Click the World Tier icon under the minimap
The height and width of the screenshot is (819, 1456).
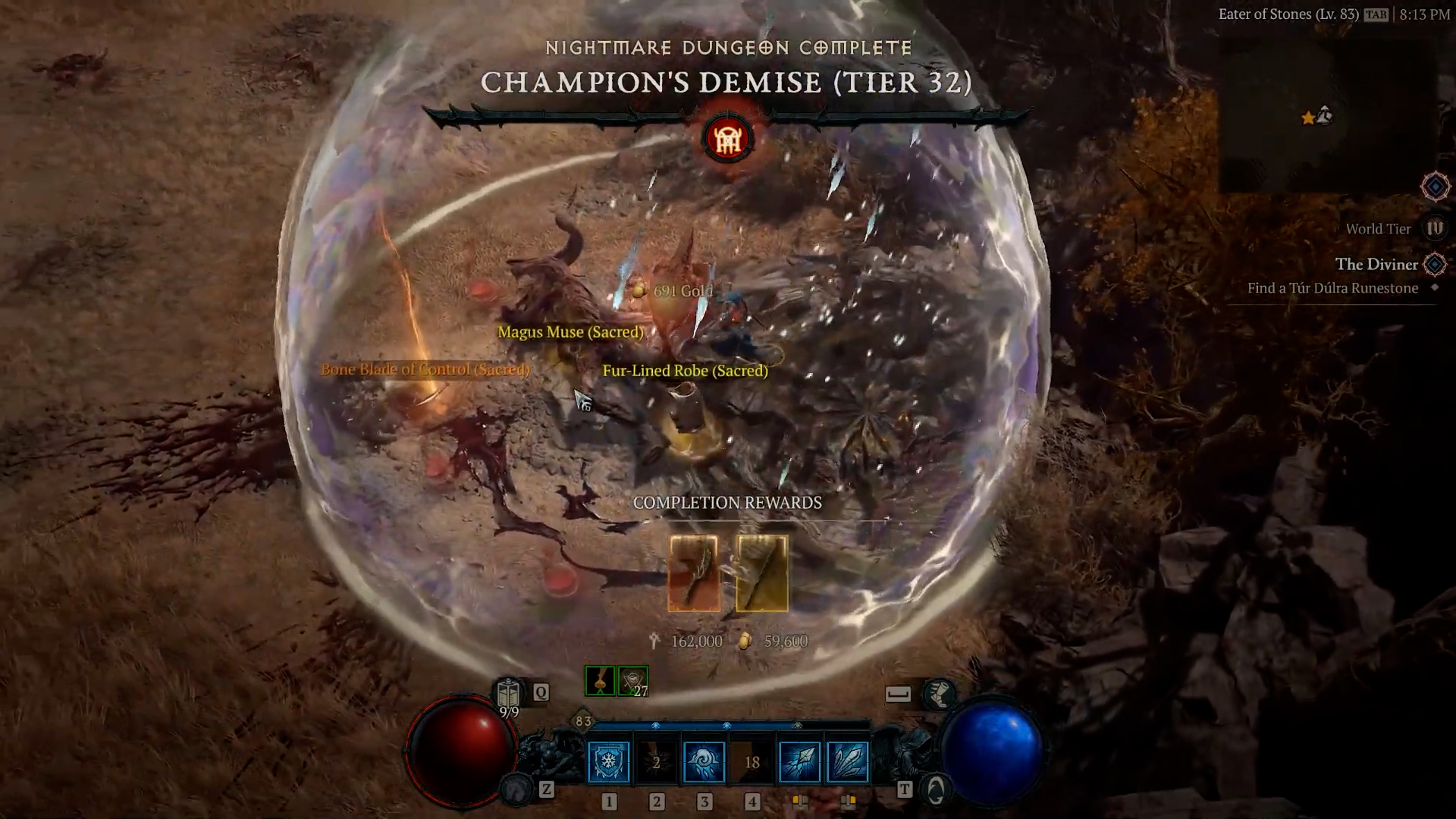point(1436,228)
